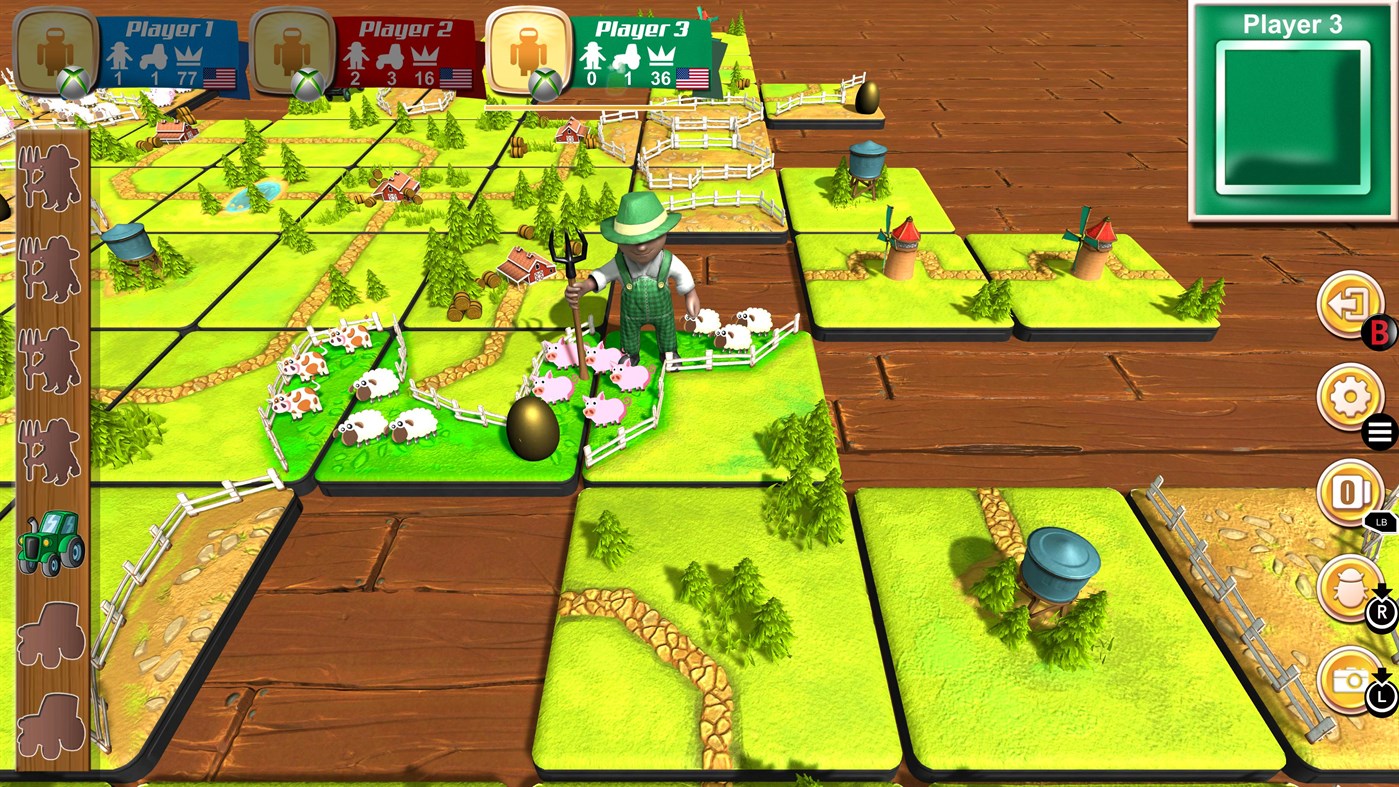Open the hamburger list menu
The height and width of the screenshot is (787, 1399).
click(x=1381, y=430)
